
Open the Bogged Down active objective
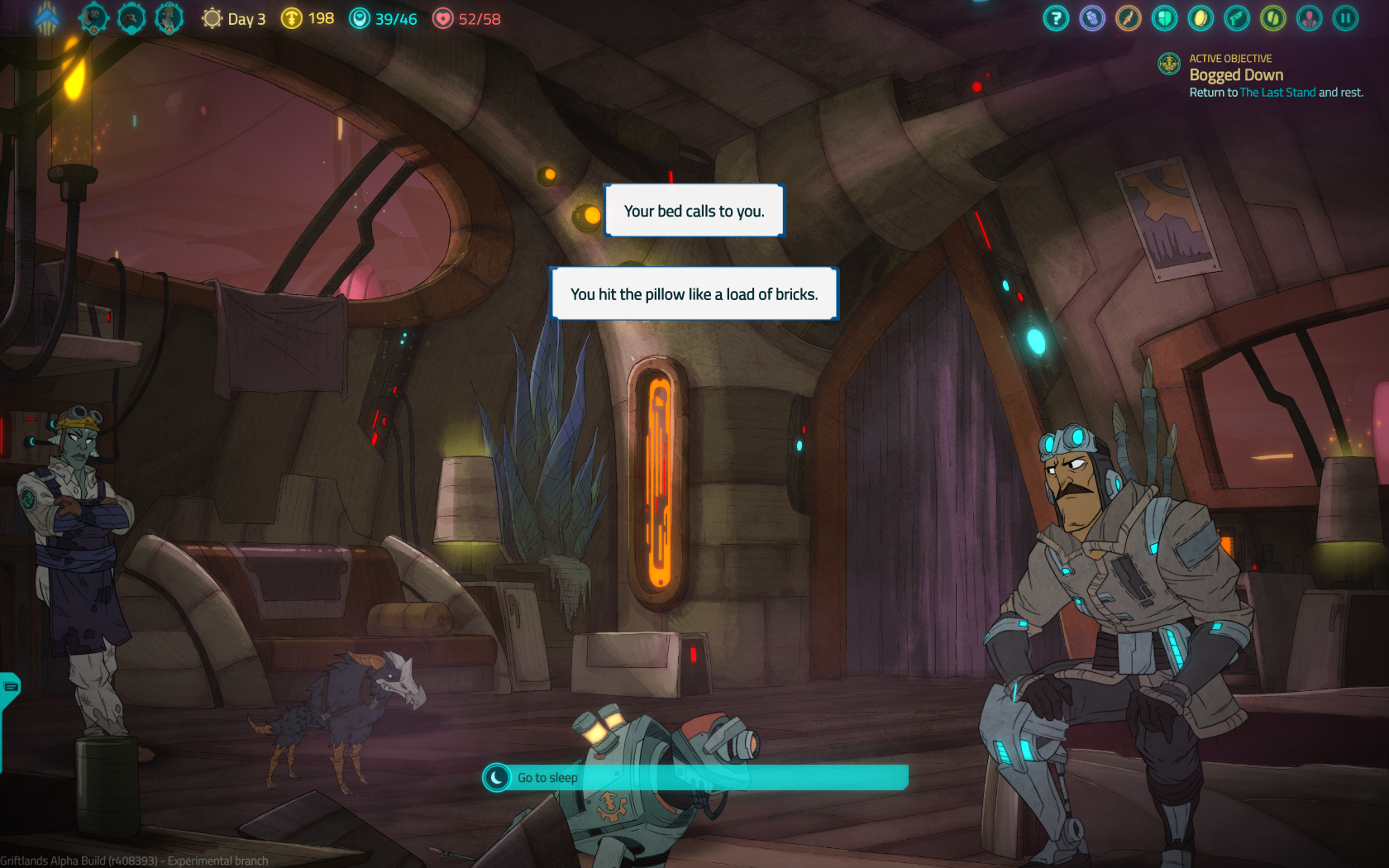pos(1236,75)
